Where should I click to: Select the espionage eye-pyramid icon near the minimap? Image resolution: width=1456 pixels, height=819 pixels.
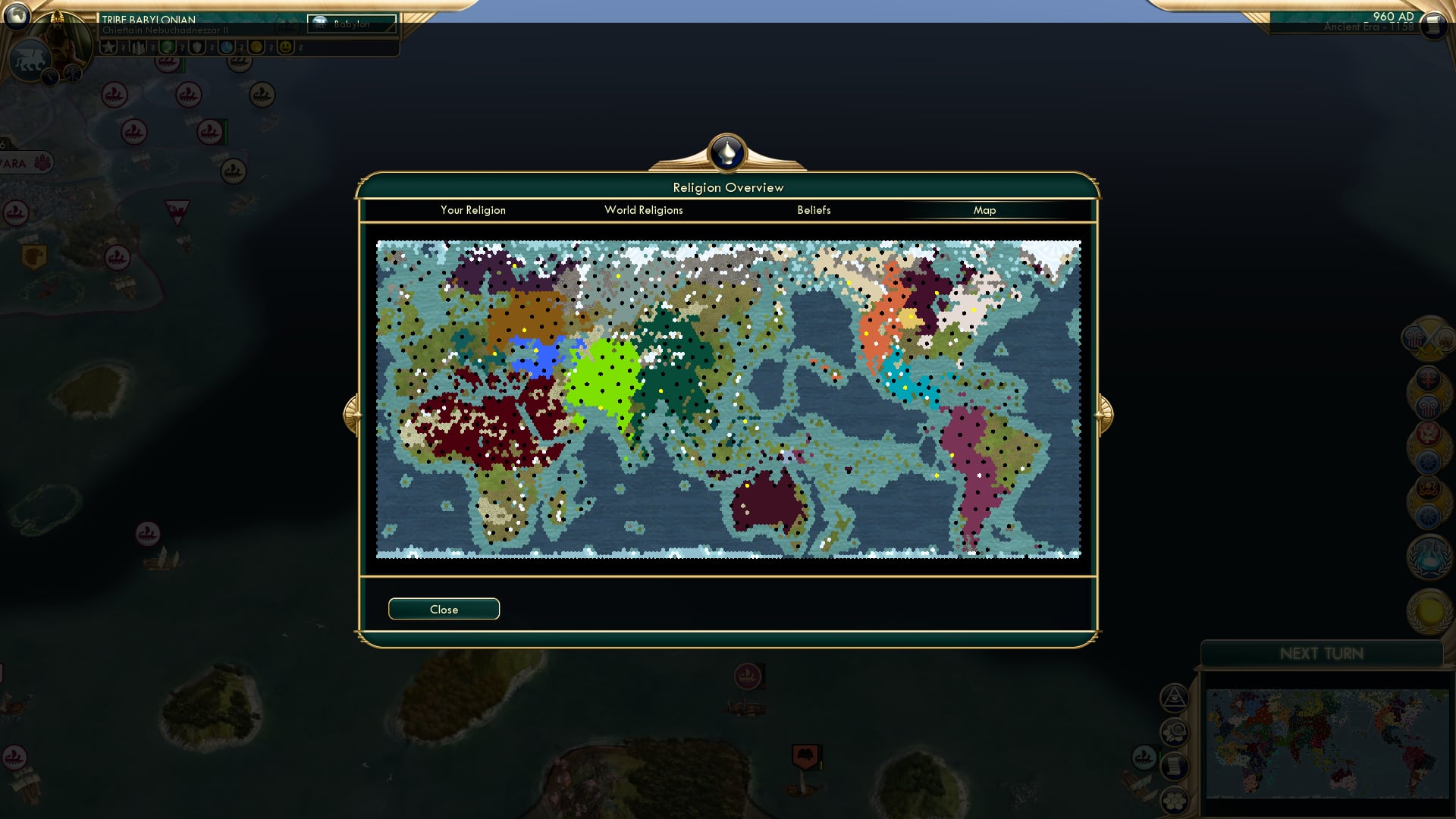point(1174,698)
